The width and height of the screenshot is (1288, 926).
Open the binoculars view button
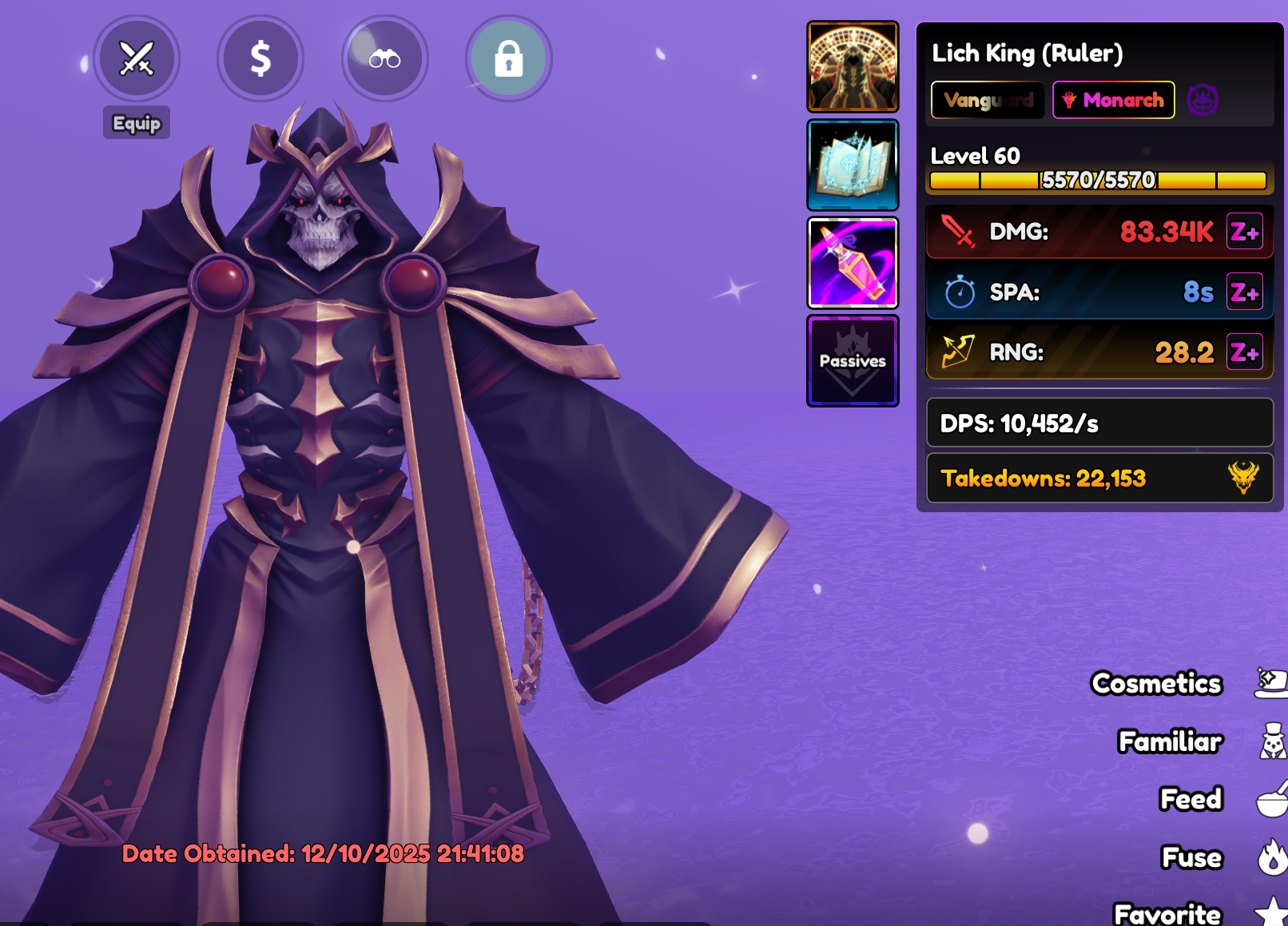point(384,58)
